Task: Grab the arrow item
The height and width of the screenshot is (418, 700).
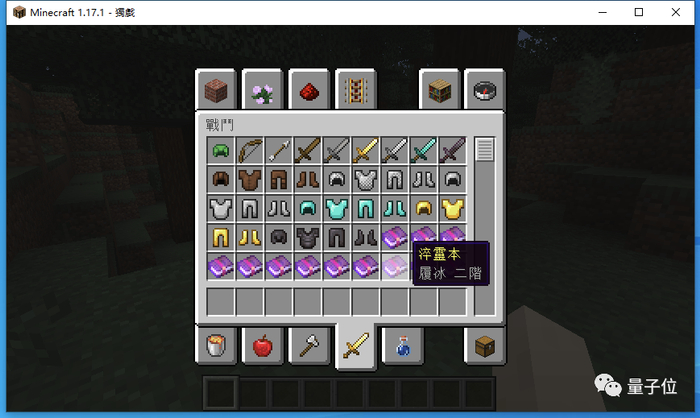Action: point(278,151)
